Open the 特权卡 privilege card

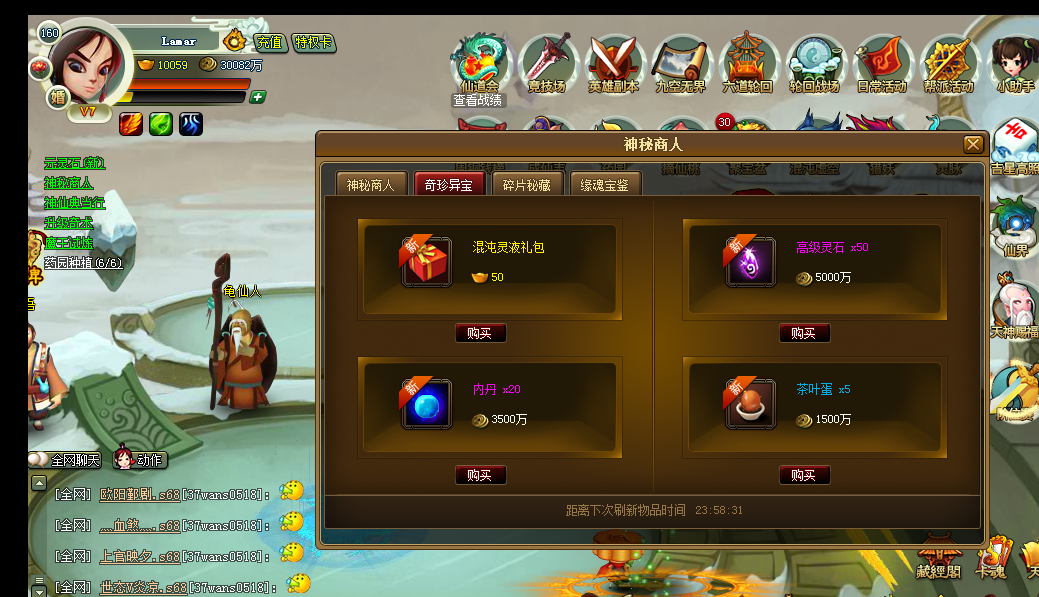point(313,42)
